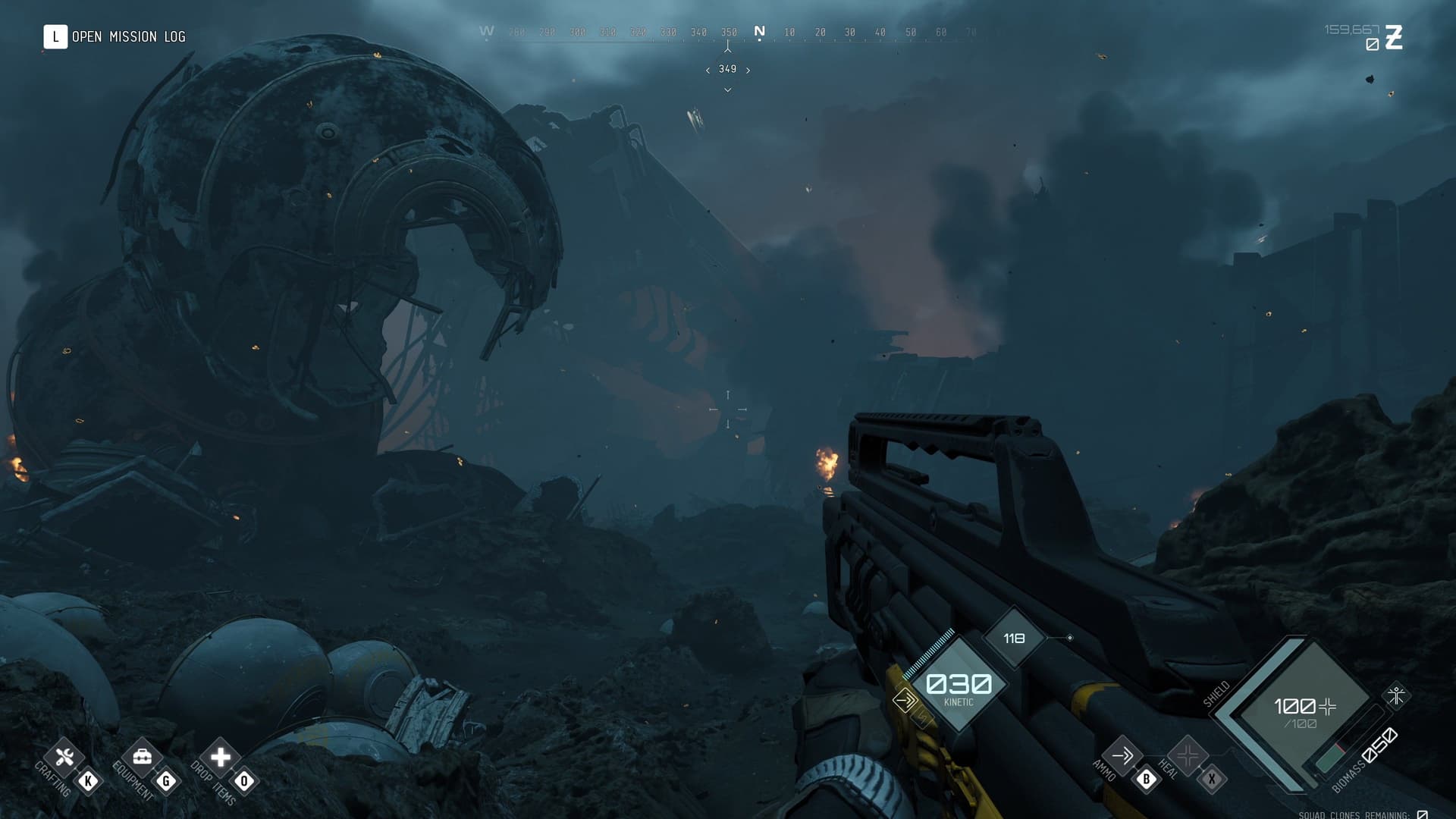
Task: Expand the compass heading with the down chevron
Action: (727, 89)
